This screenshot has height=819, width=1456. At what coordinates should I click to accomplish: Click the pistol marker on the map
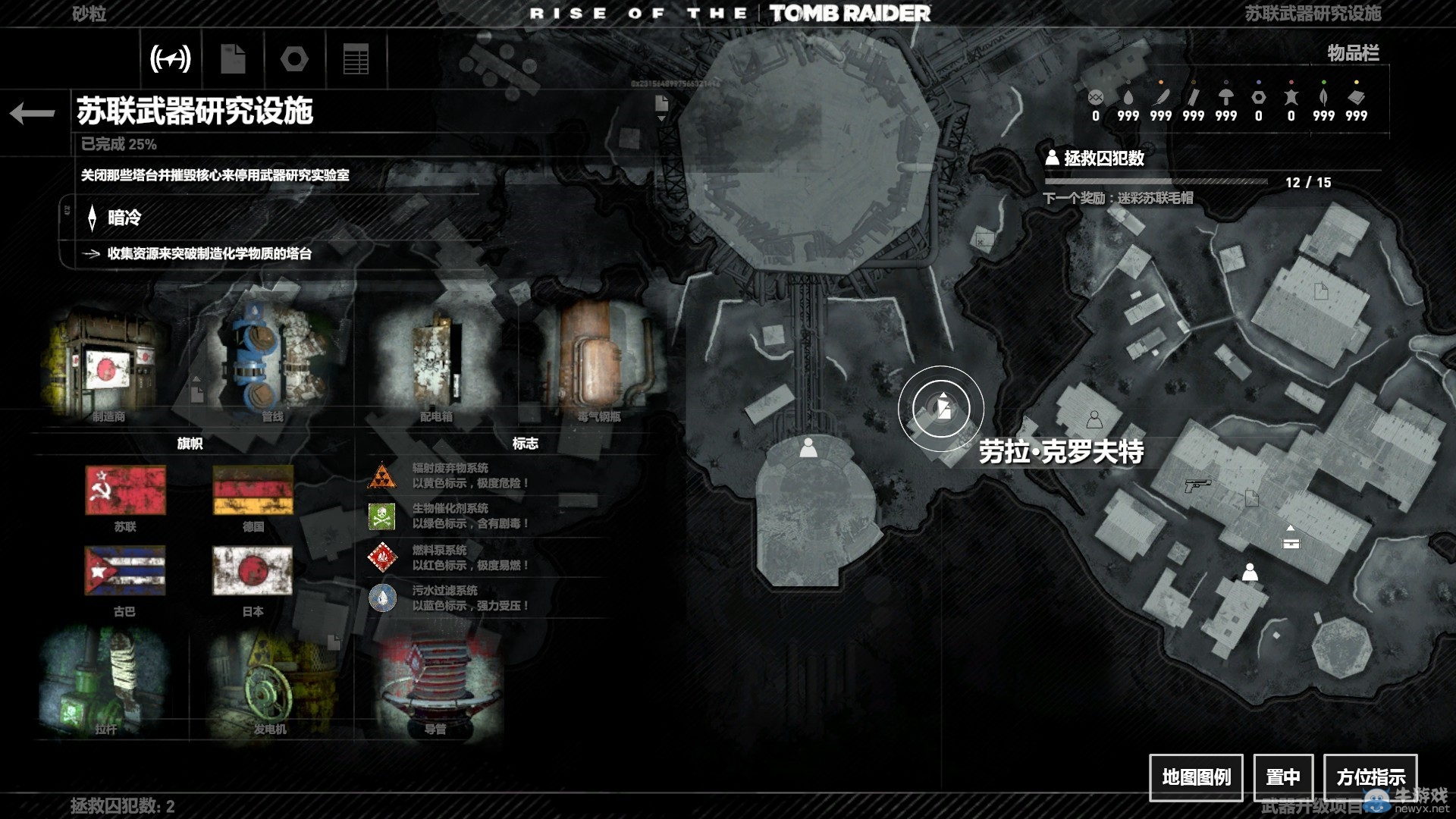(1197, 485)
